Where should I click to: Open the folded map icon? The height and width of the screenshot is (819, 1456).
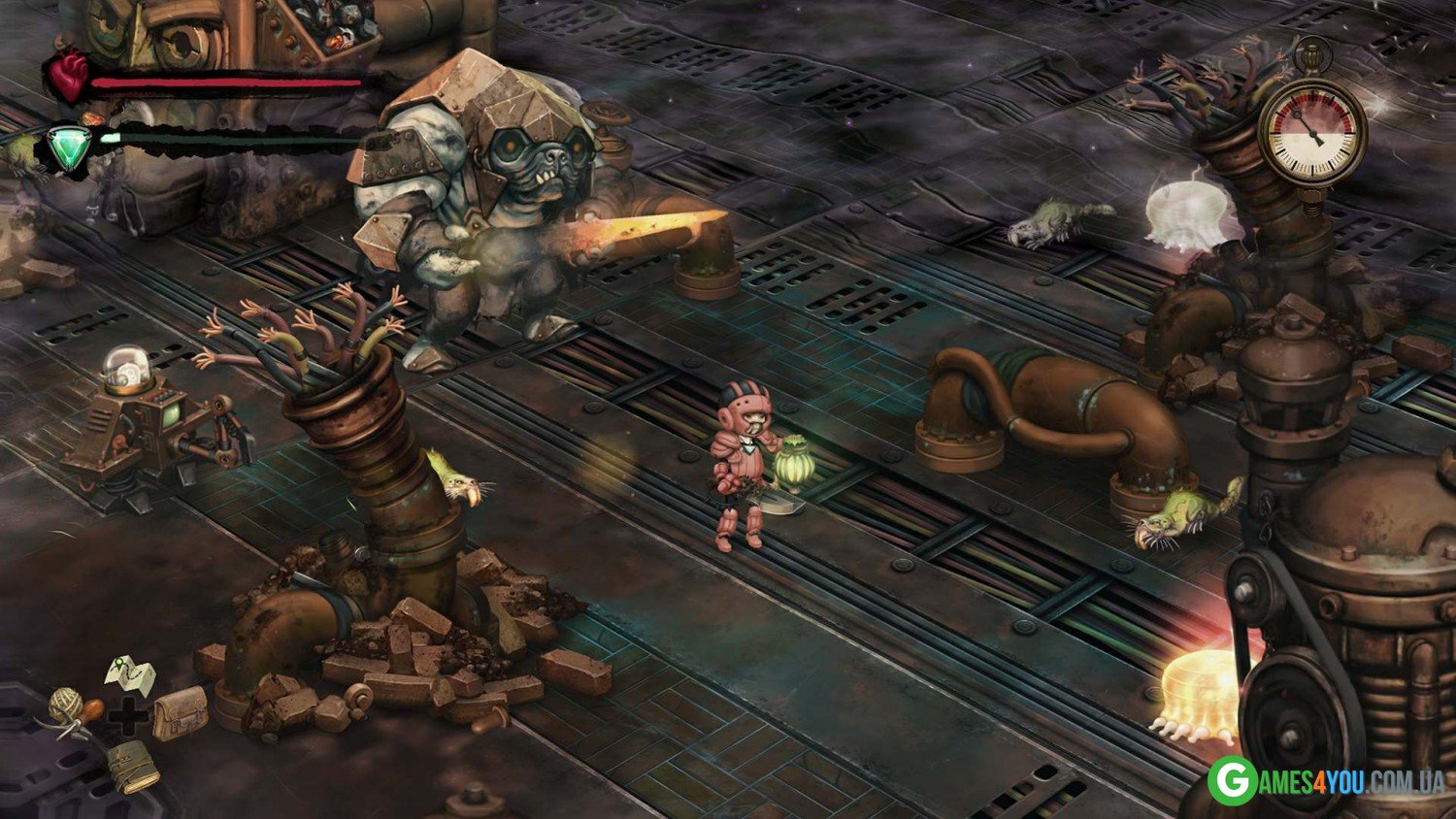pyautogui.click(x=131, y=672)
